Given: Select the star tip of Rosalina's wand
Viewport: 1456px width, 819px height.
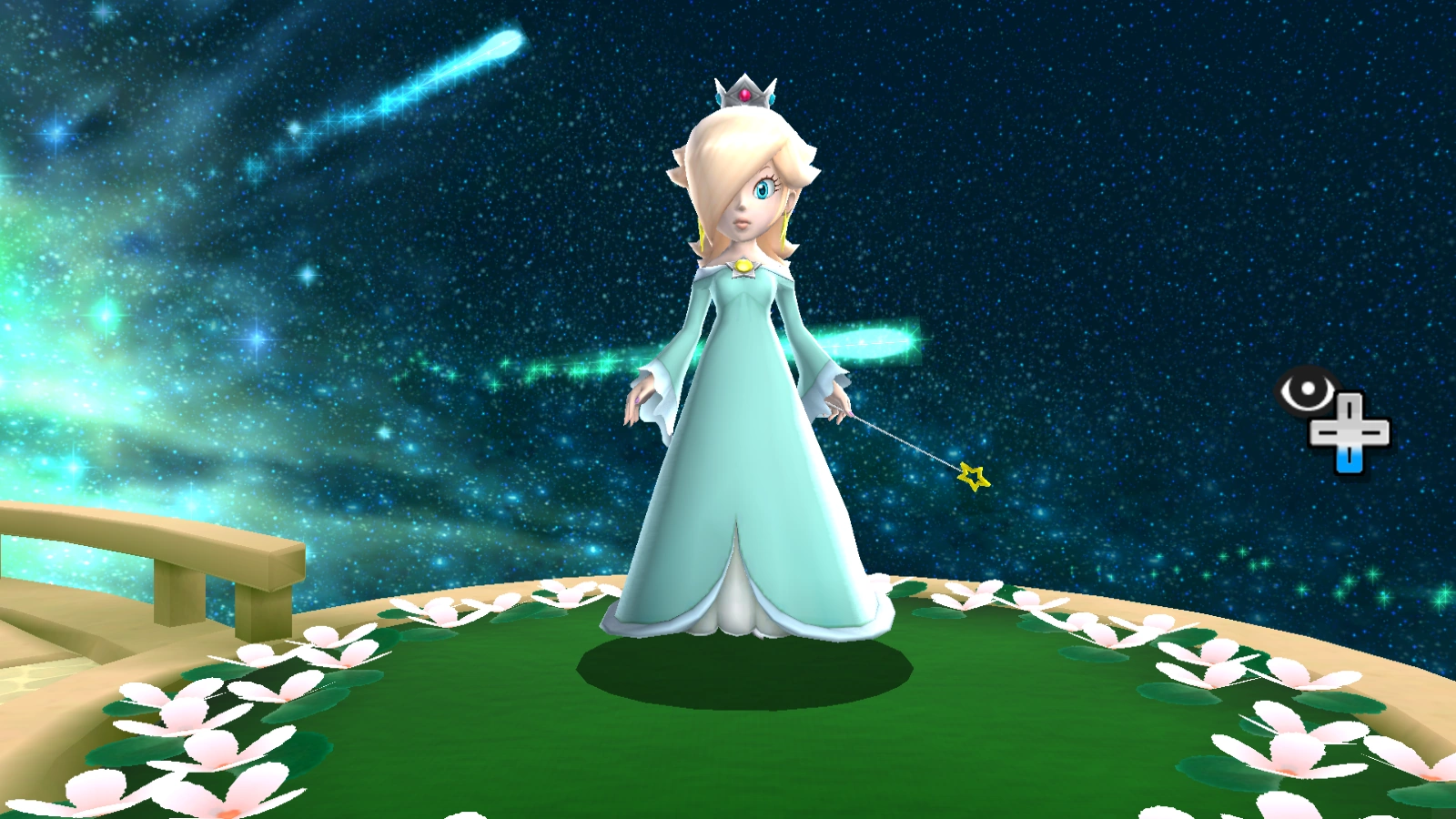Looking at the screenshot, I should coord(973,475).
